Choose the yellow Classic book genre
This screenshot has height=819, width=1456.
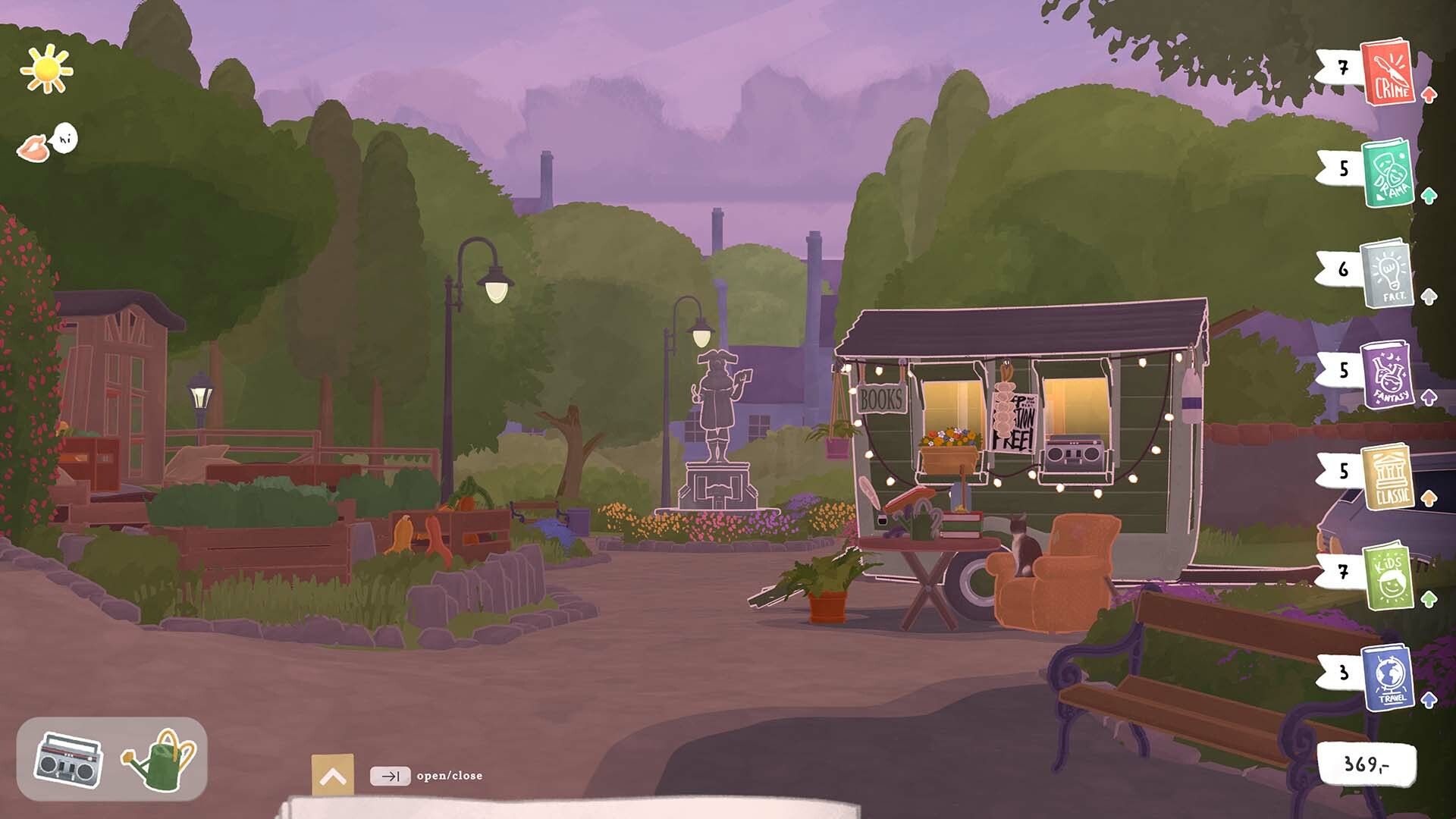click(x=1388, y=476)
